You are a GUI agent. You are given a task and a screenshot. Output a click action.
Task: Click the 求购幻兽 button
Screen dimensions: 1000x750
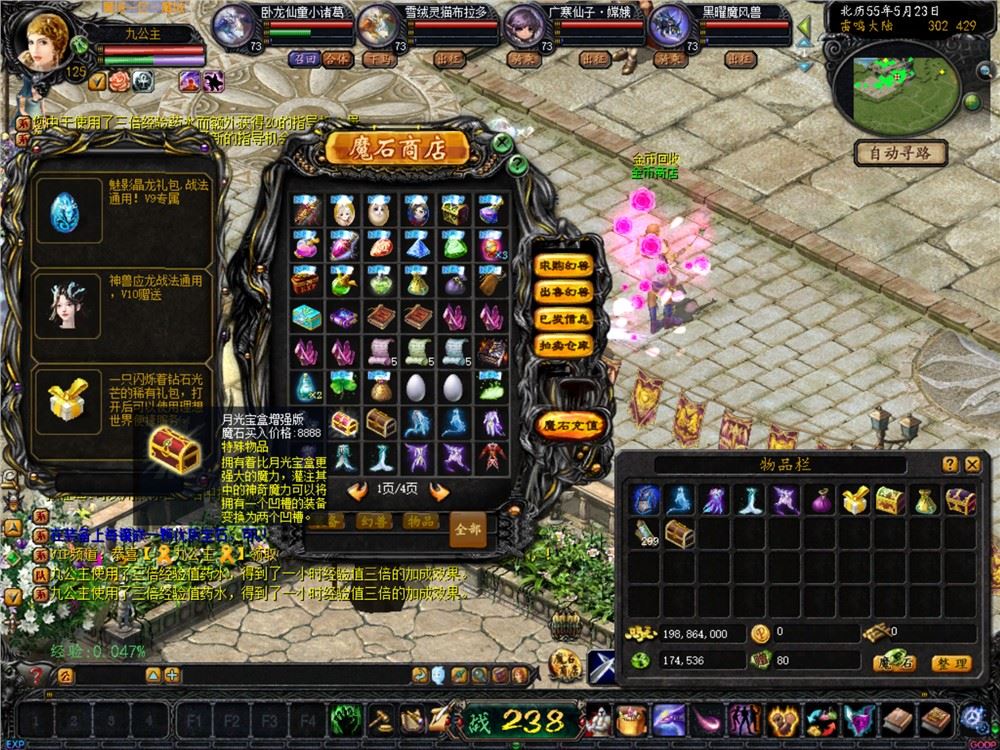[x=564, y=266]
